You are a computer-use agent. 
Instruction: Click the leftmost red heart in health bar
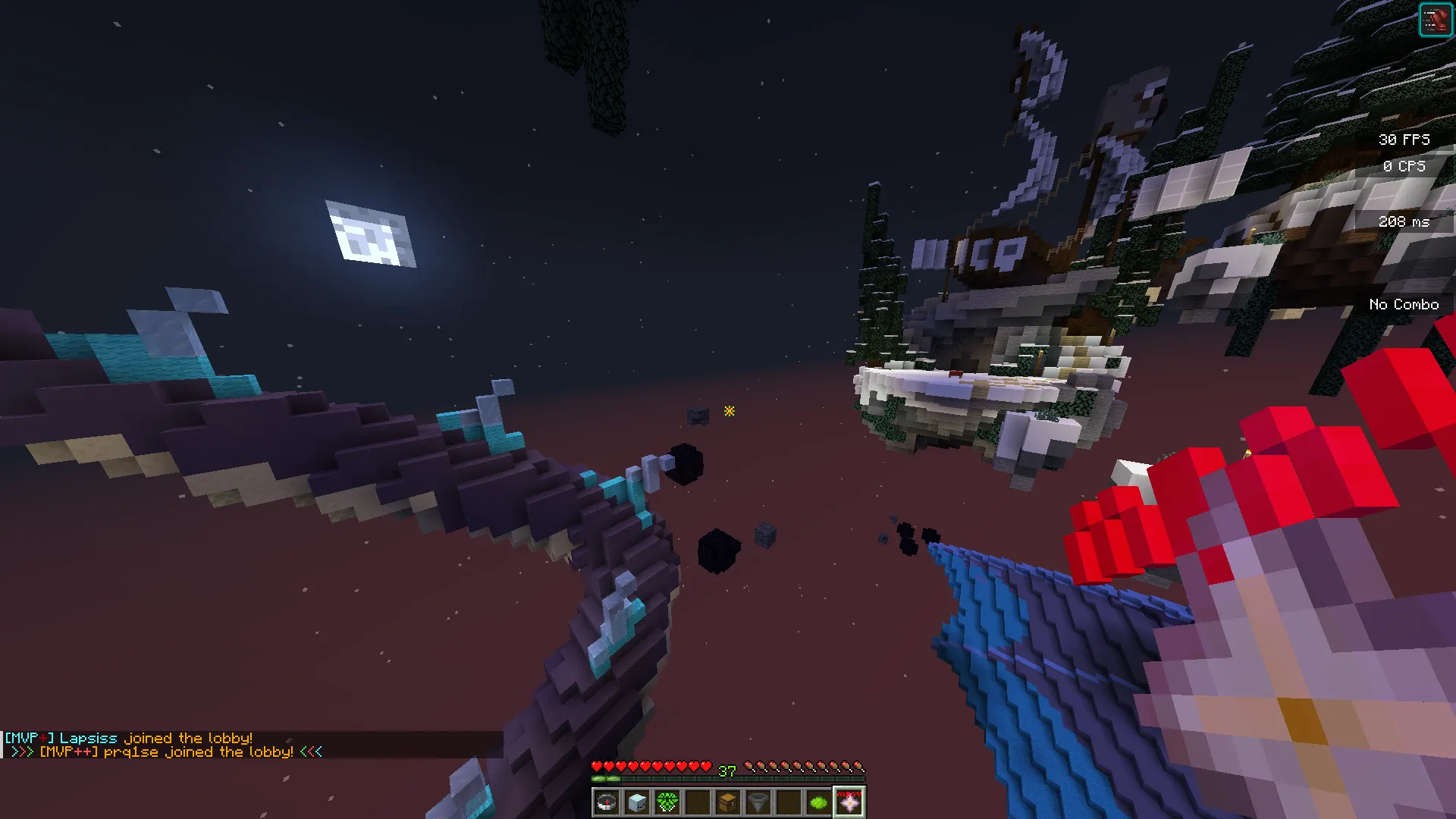[598, 765]
